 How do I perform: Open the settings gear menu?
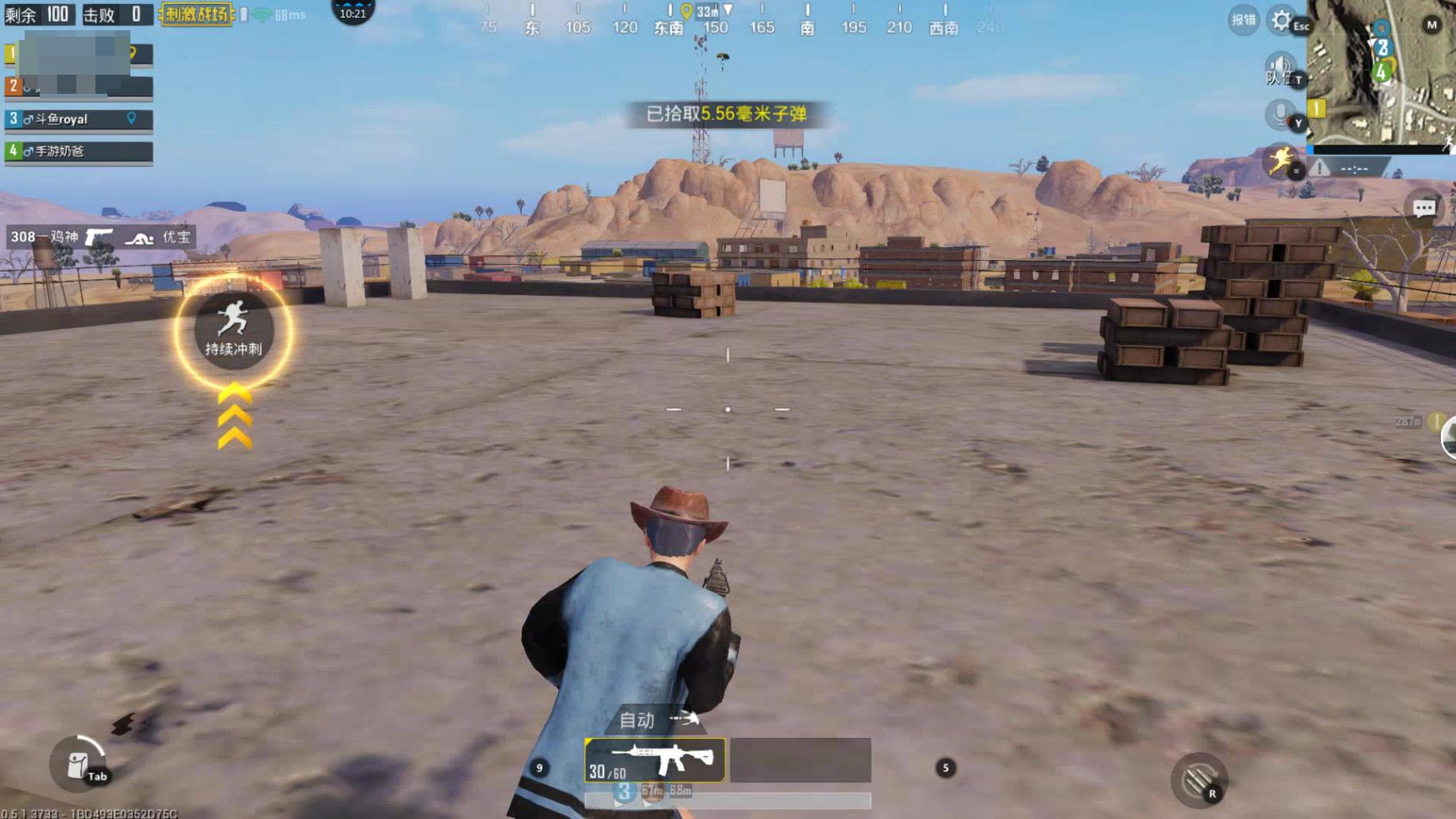tap(1281, 20)
